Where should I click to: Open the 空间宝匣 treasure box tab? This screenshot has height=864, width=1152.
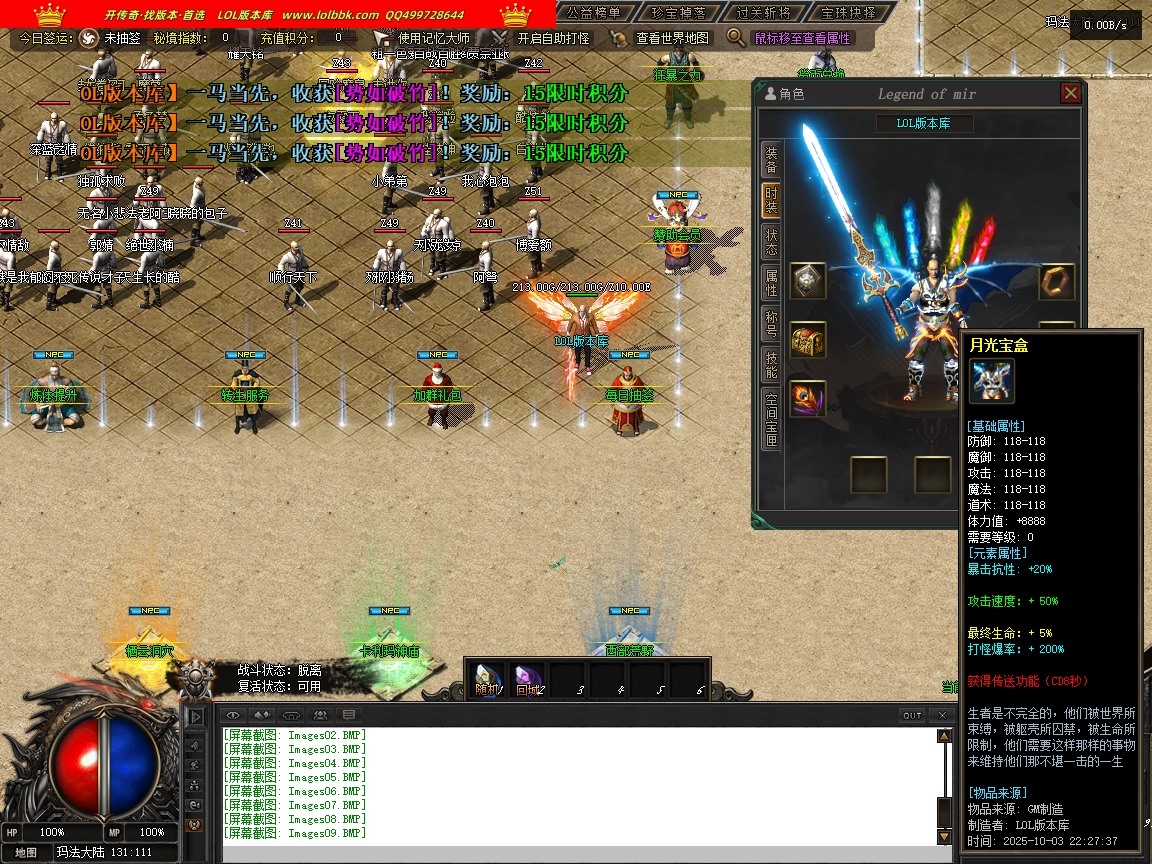tap(771, 418)
